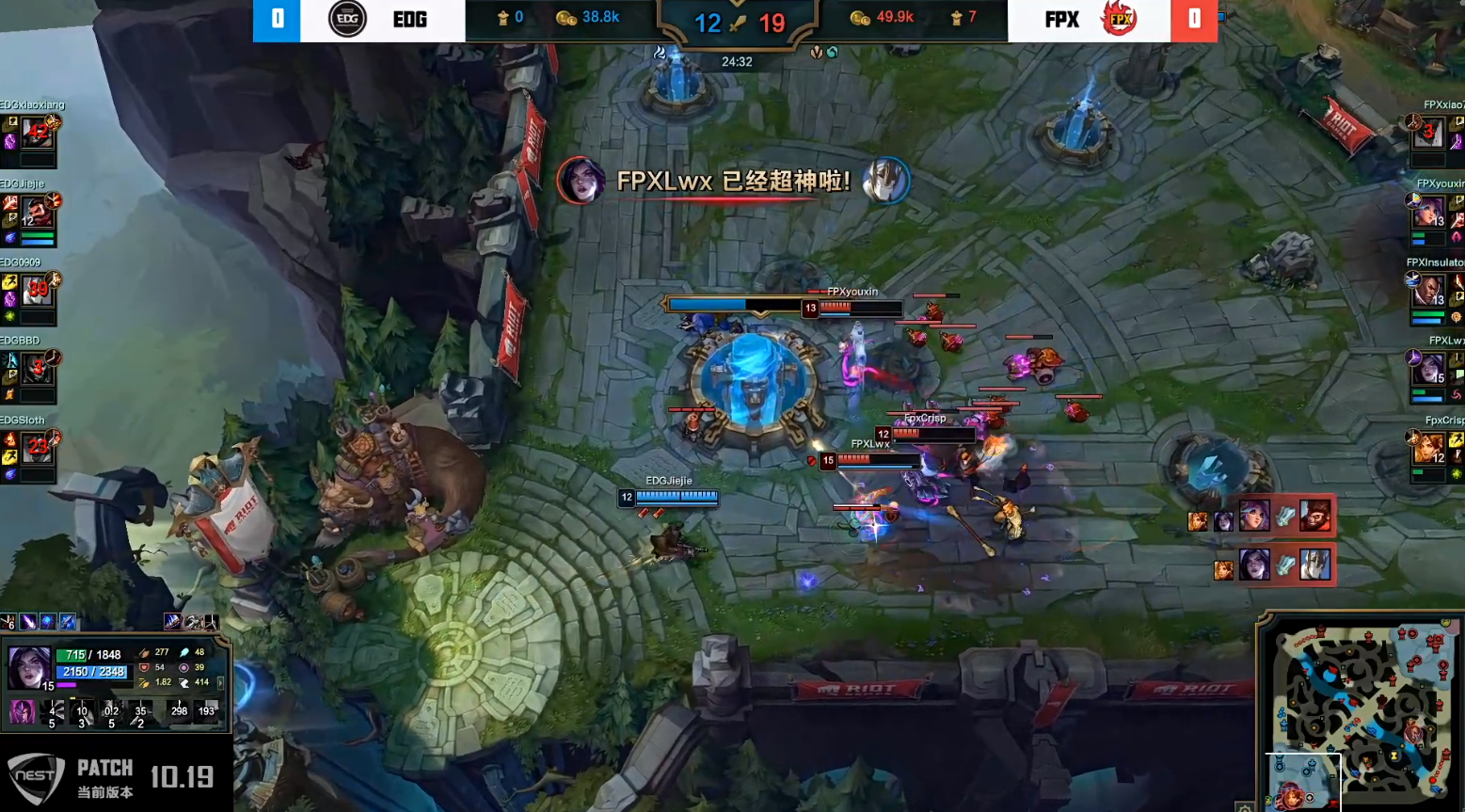Click the attack damage icon showing 277

[x=145, y=652]
